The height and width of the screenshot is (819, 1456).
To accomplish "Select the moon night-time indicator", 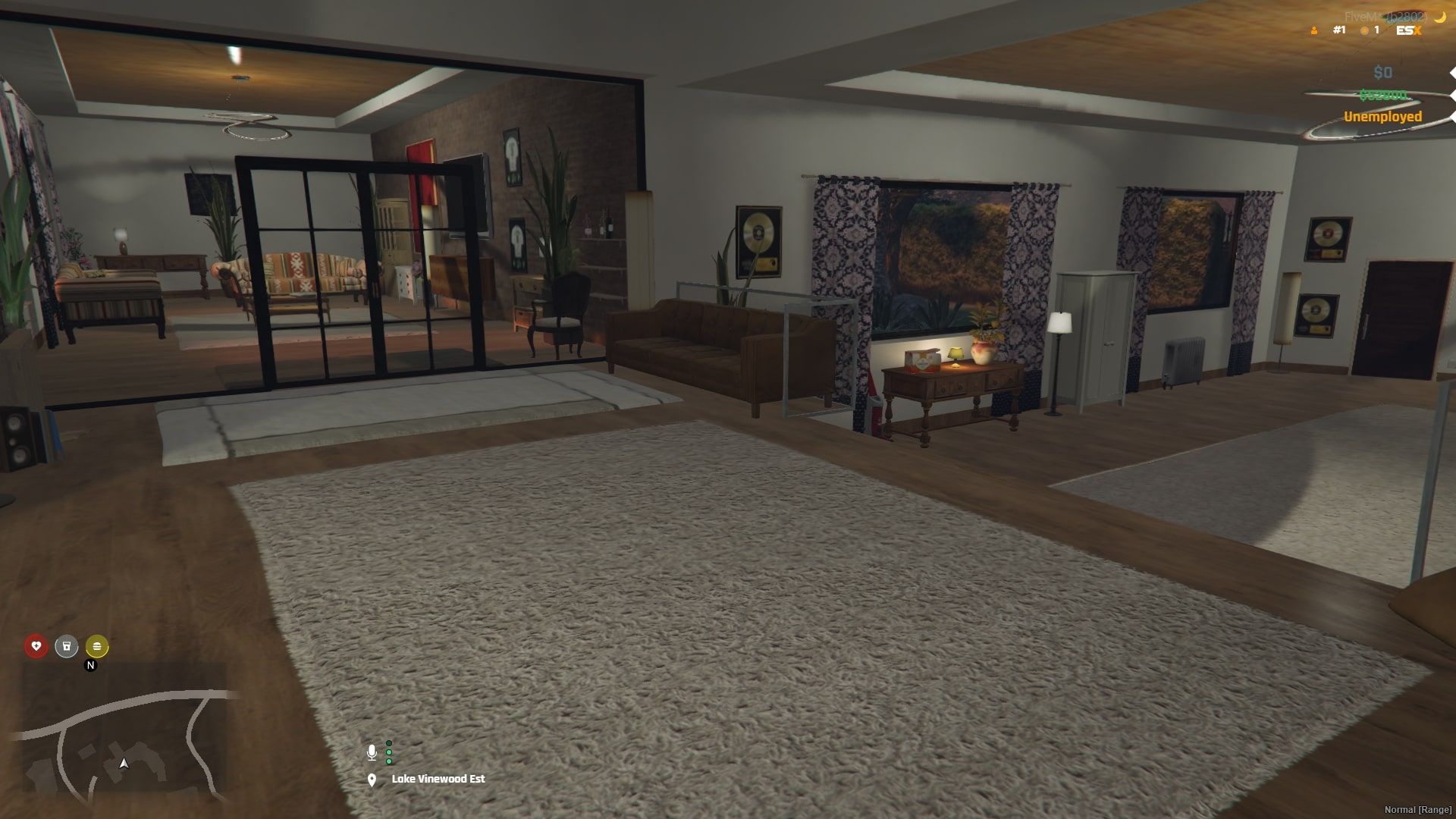I will (1439, 17).
